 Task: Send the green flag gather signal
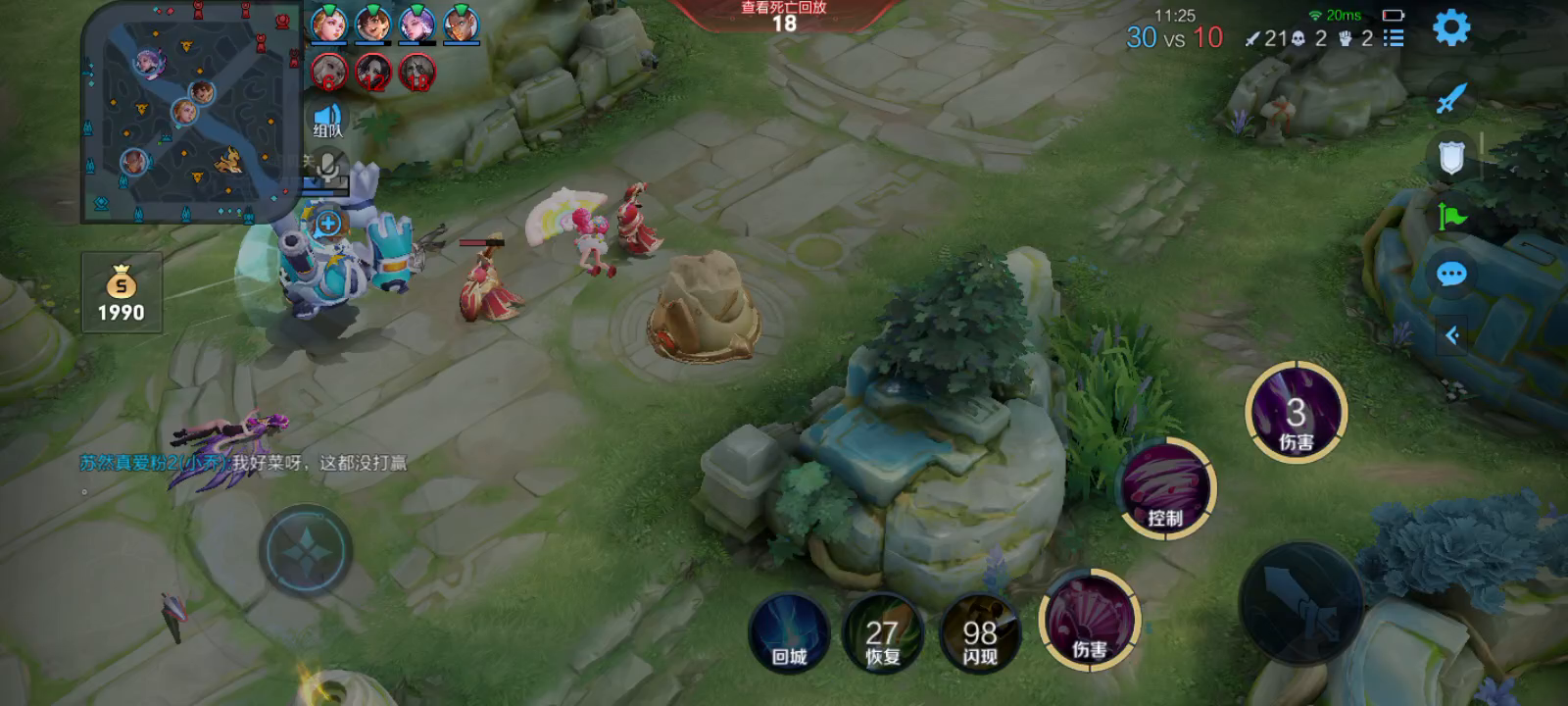tap(1451, 215)
